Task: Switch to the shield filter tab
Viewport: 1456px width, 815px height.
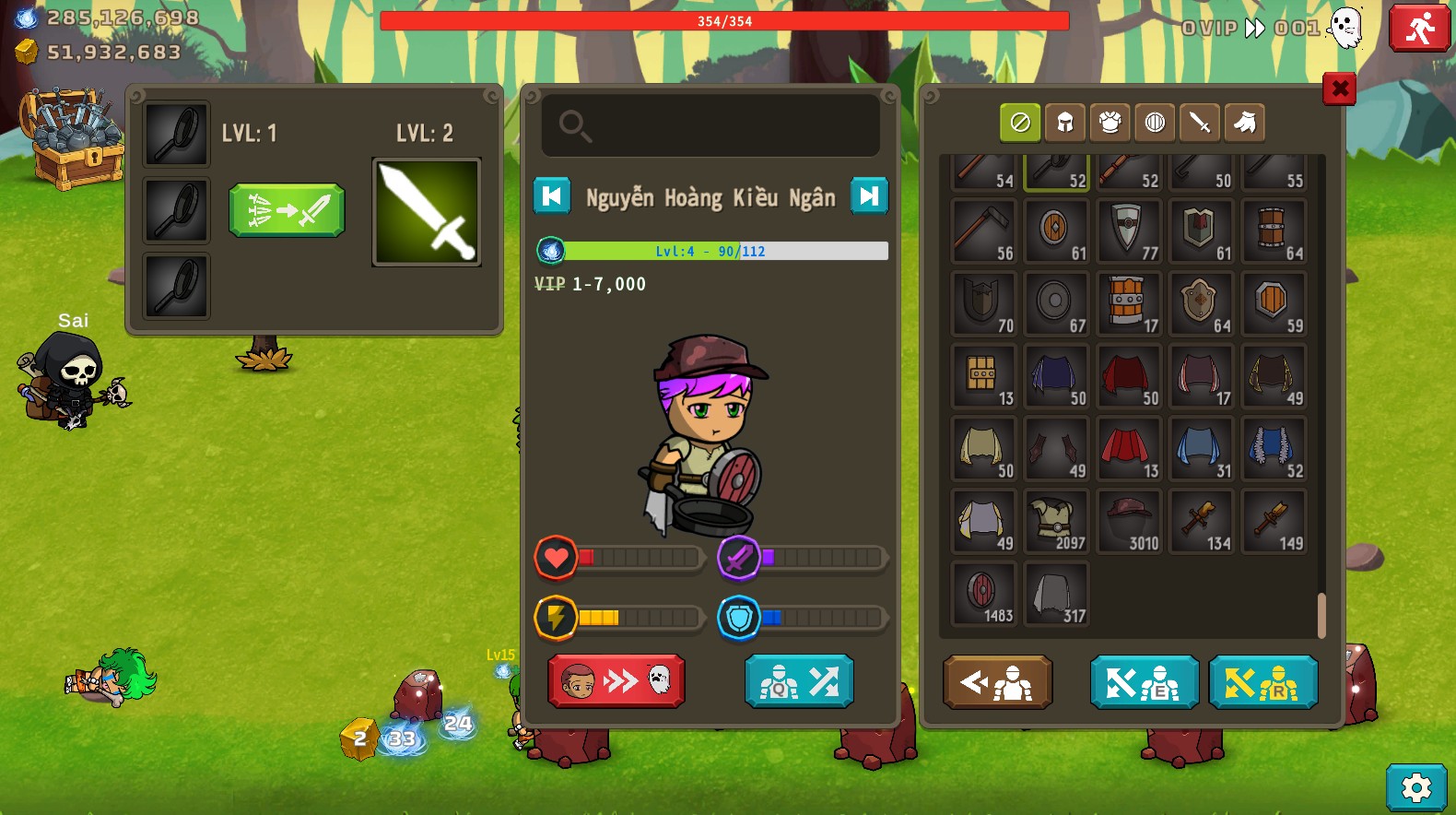Action: click(1155, 123)
